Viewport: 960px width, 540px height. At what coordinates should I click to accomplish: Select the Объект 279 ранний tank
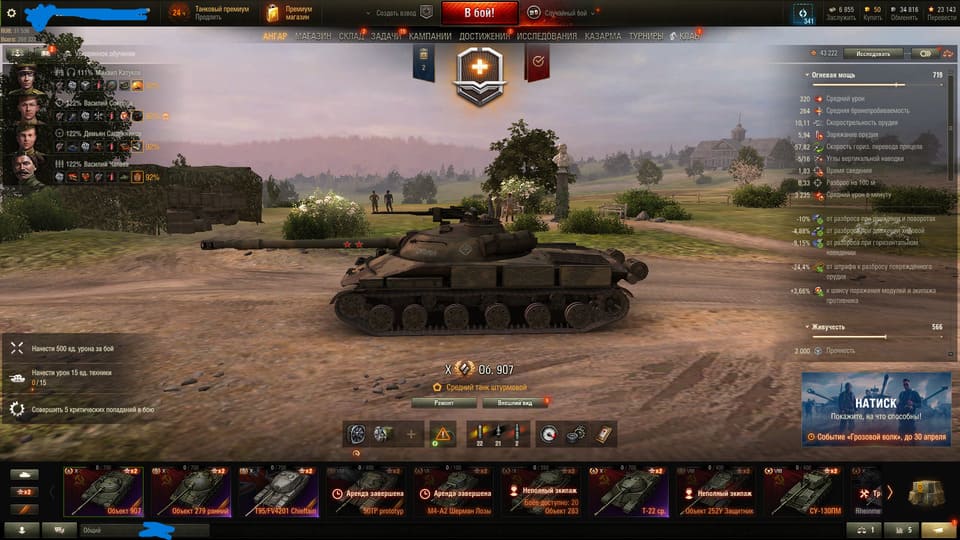pyautogui.click(x=190, y=491)
